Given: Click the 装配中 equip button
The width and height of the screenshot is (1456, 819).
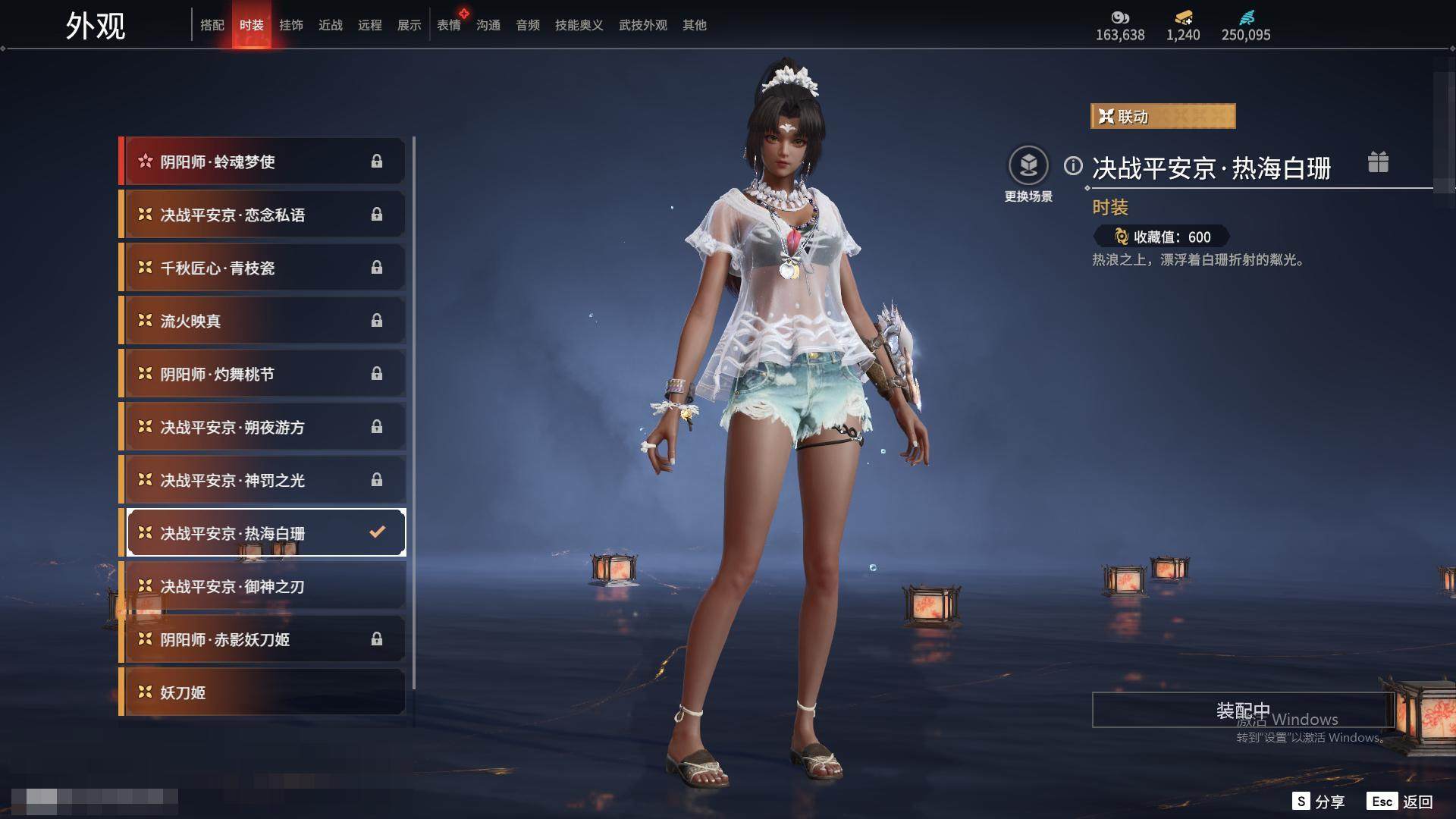Looking at the screenshot, I should point(1242,711).
